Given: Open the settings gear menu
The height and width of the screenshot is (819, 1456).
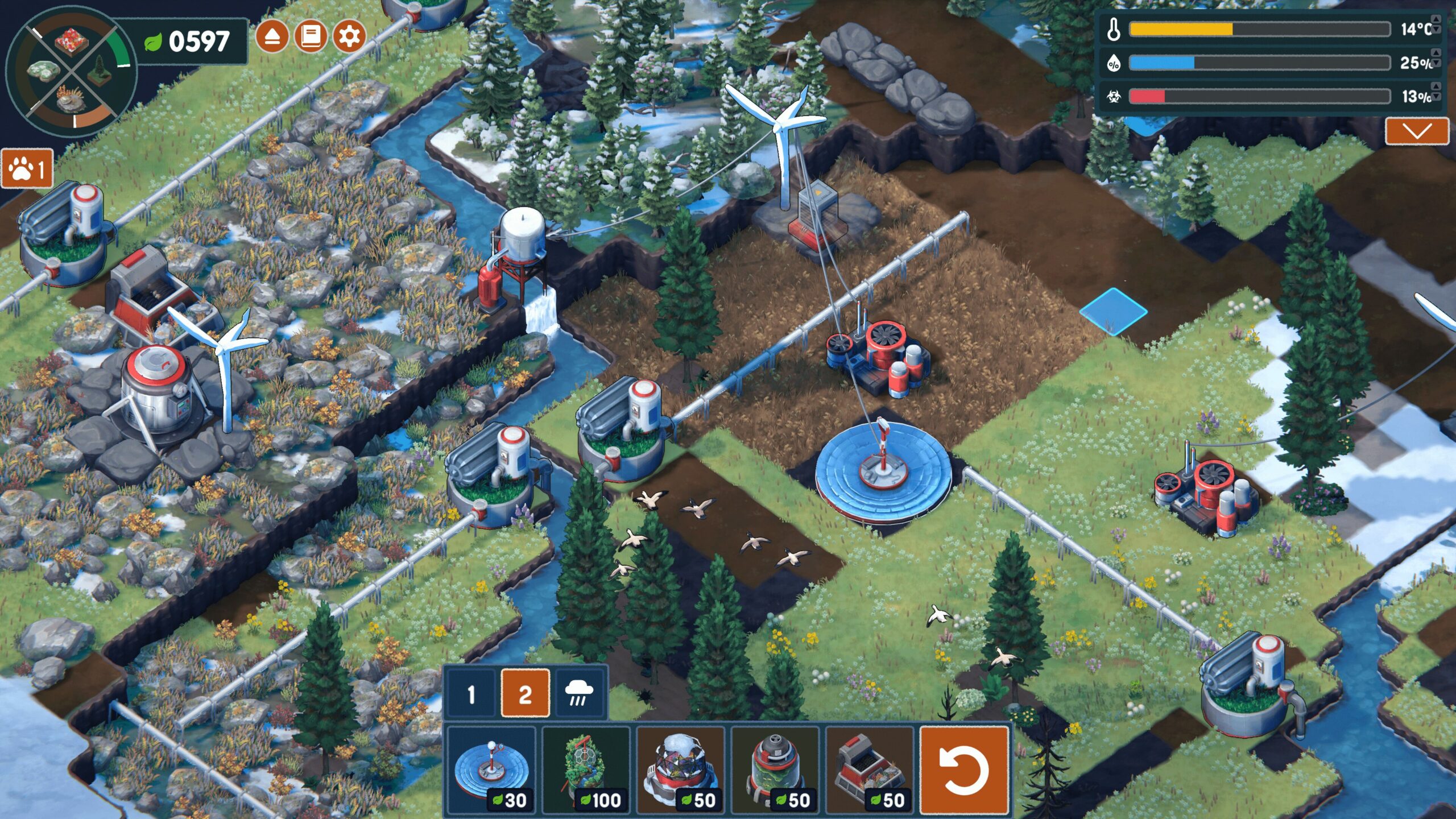Looking at the screenshot, I should click(349, 37).
